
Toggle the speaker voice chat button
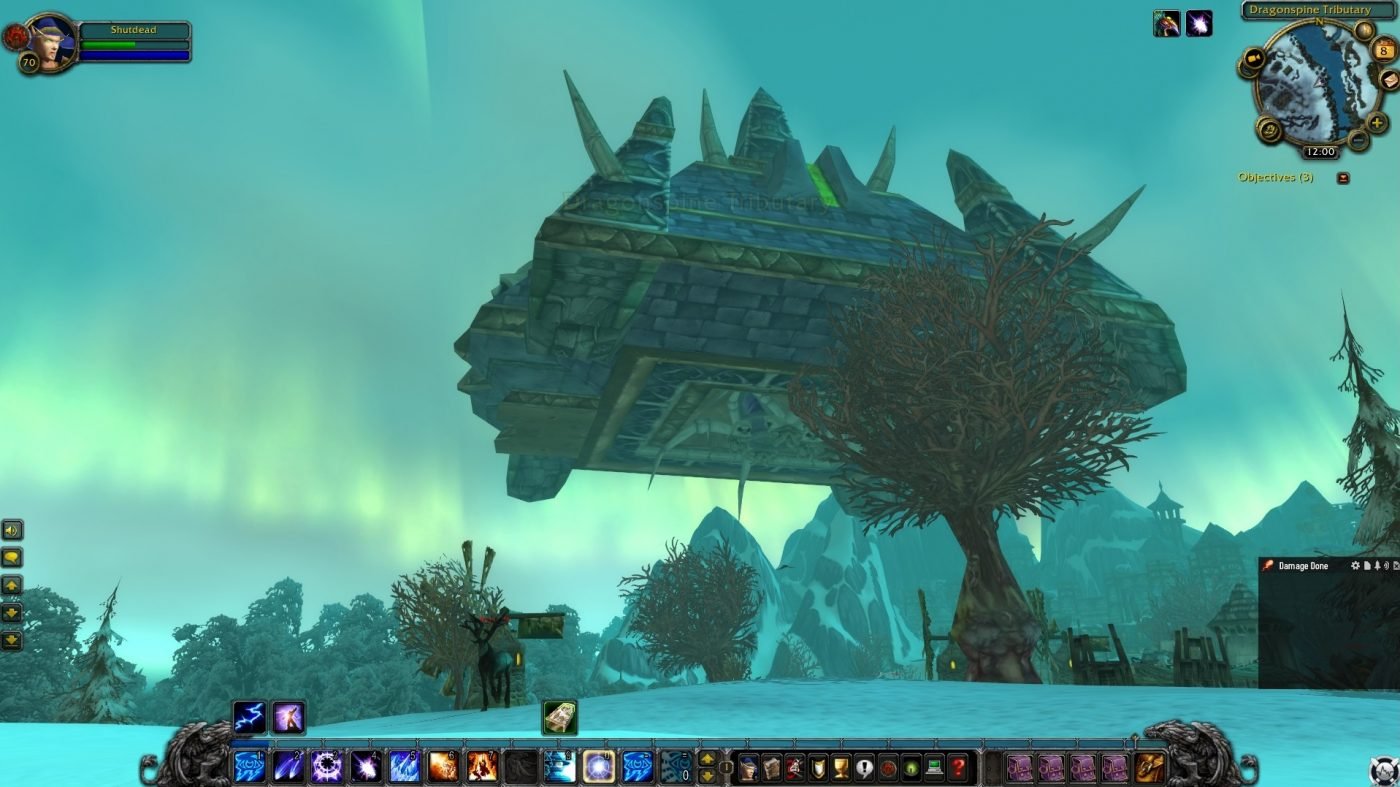click(x=12, y=530)
